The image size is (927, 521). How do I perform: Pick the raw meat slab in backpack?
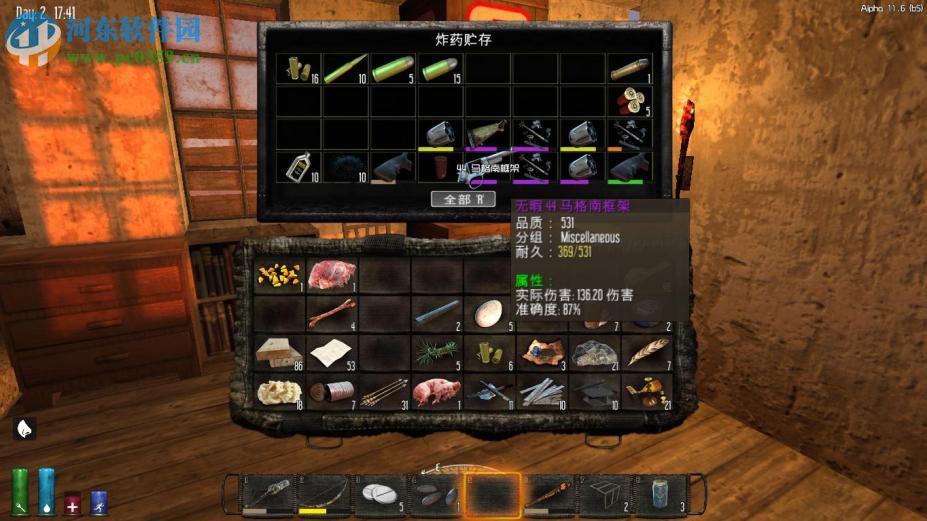329,275
